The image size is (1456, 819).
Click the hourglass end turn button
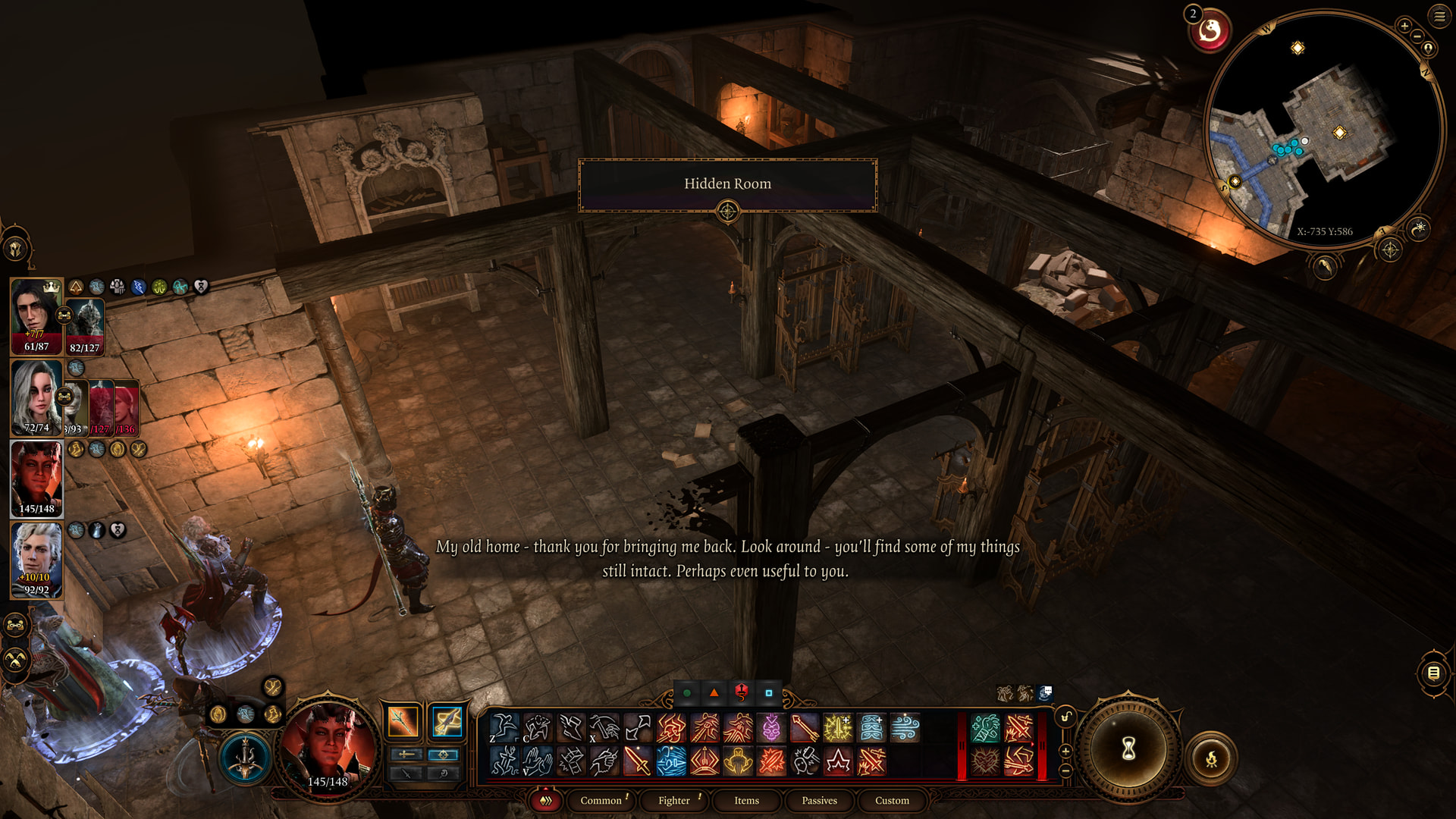pyautogui.click(x=1128, y=749)
